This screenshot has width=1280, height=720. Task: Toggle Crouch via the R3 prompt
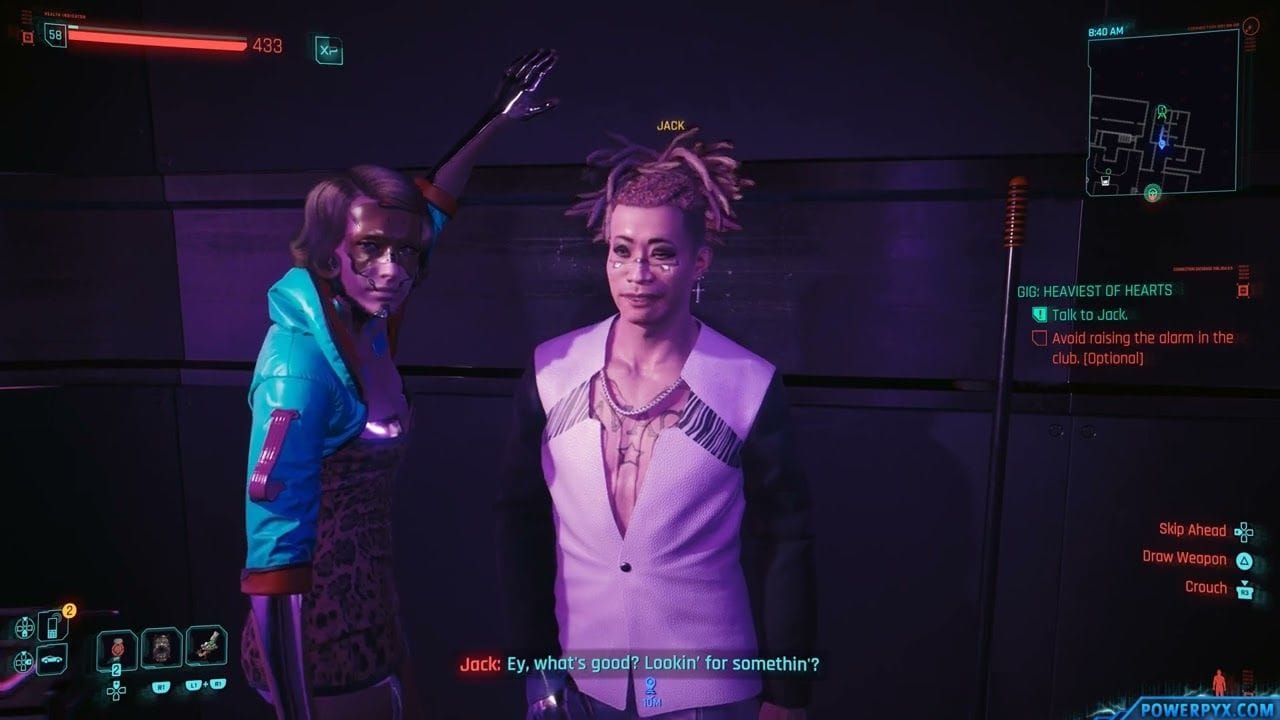1246,587
